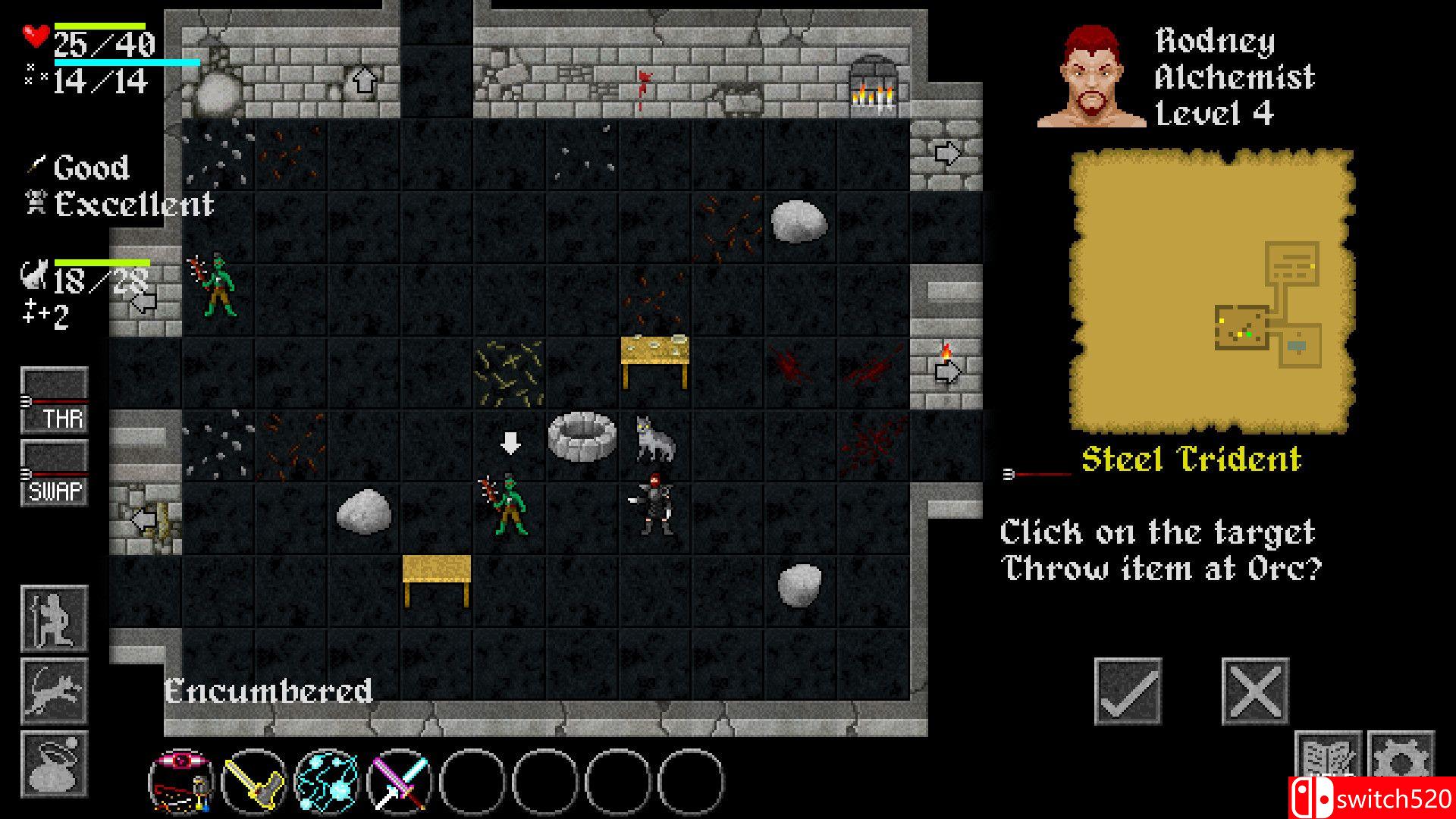Click the SWAP weapon button
This screenshot has height=819, width=1456.
(x=54, y=473)
